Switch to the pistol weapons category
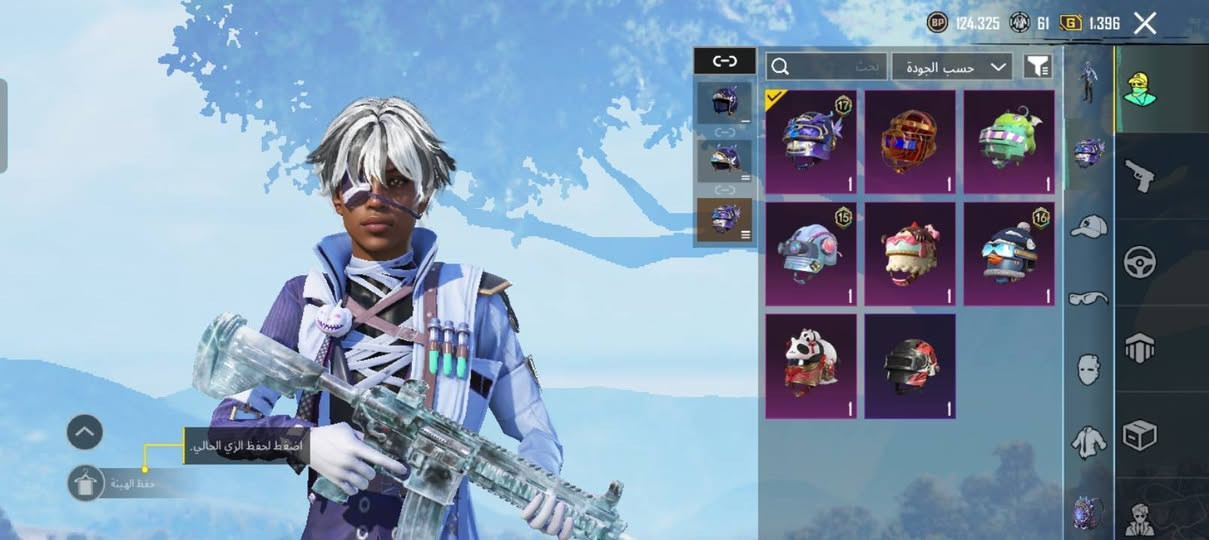Viewport: 1209px width, 540px height. 1139,175
